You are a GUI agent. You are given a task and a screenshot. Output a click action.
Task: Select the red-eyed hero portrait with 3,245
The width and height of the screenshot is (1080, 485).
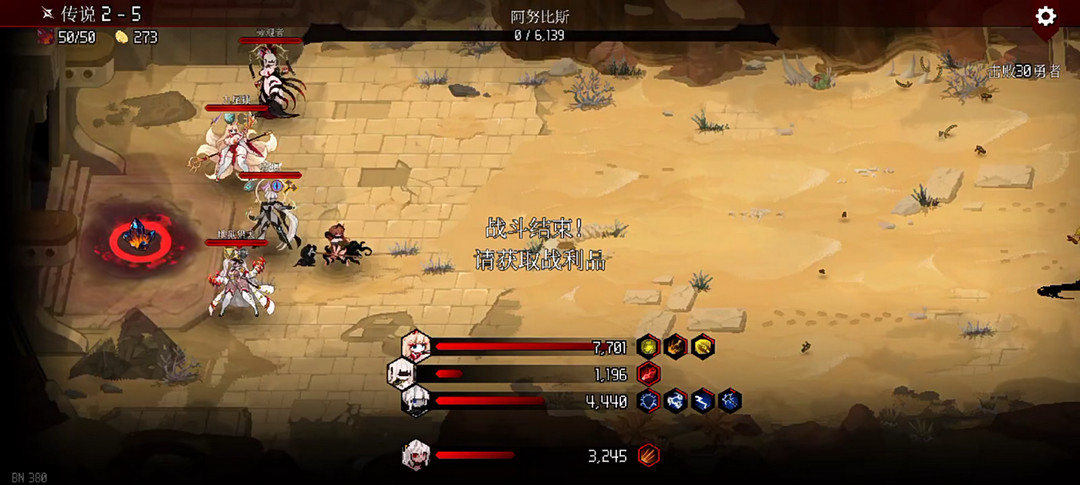(x=416, y=456)
